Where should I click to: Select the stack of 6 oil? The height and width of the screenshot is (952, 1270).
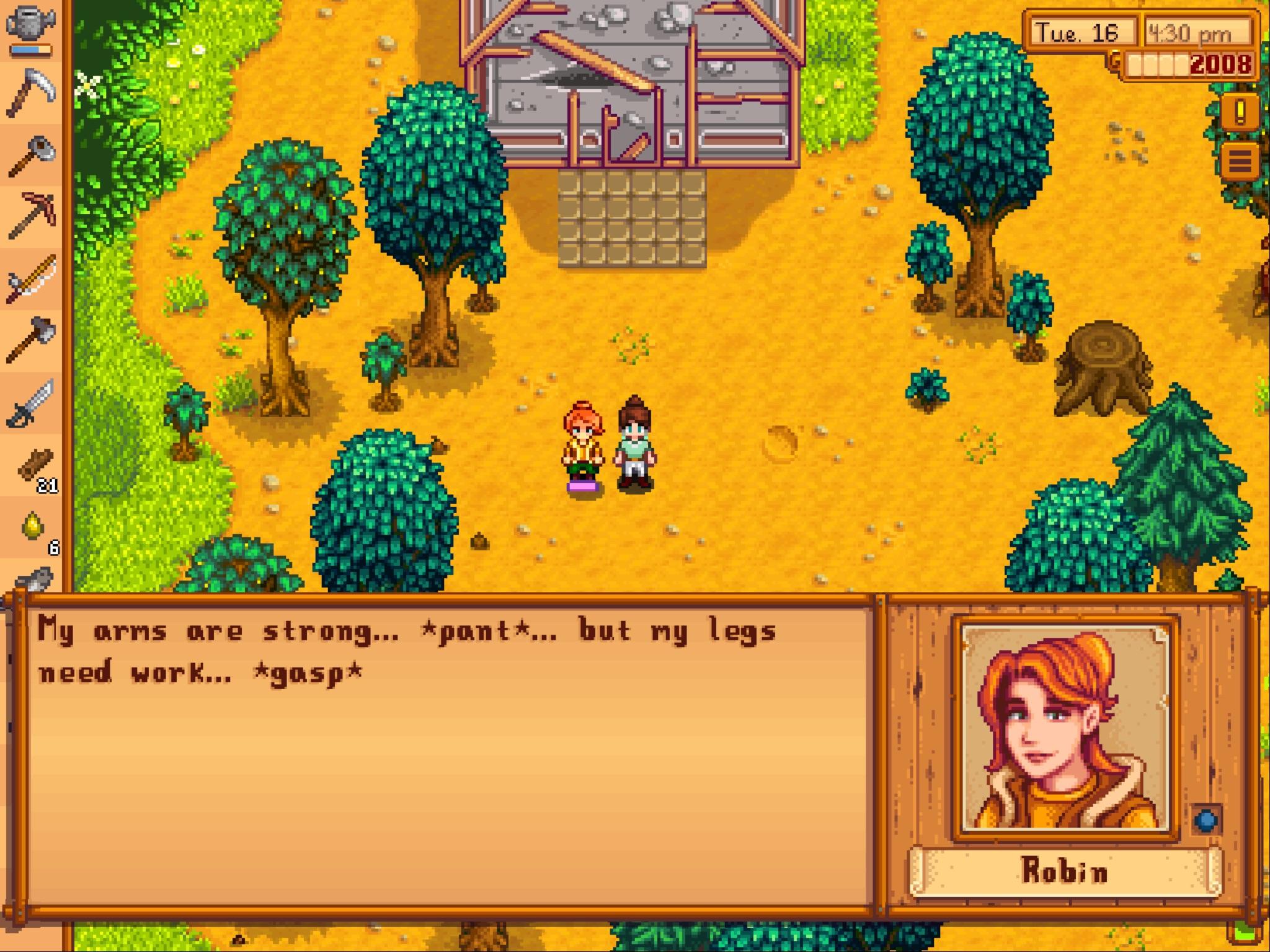pos(30,524)
